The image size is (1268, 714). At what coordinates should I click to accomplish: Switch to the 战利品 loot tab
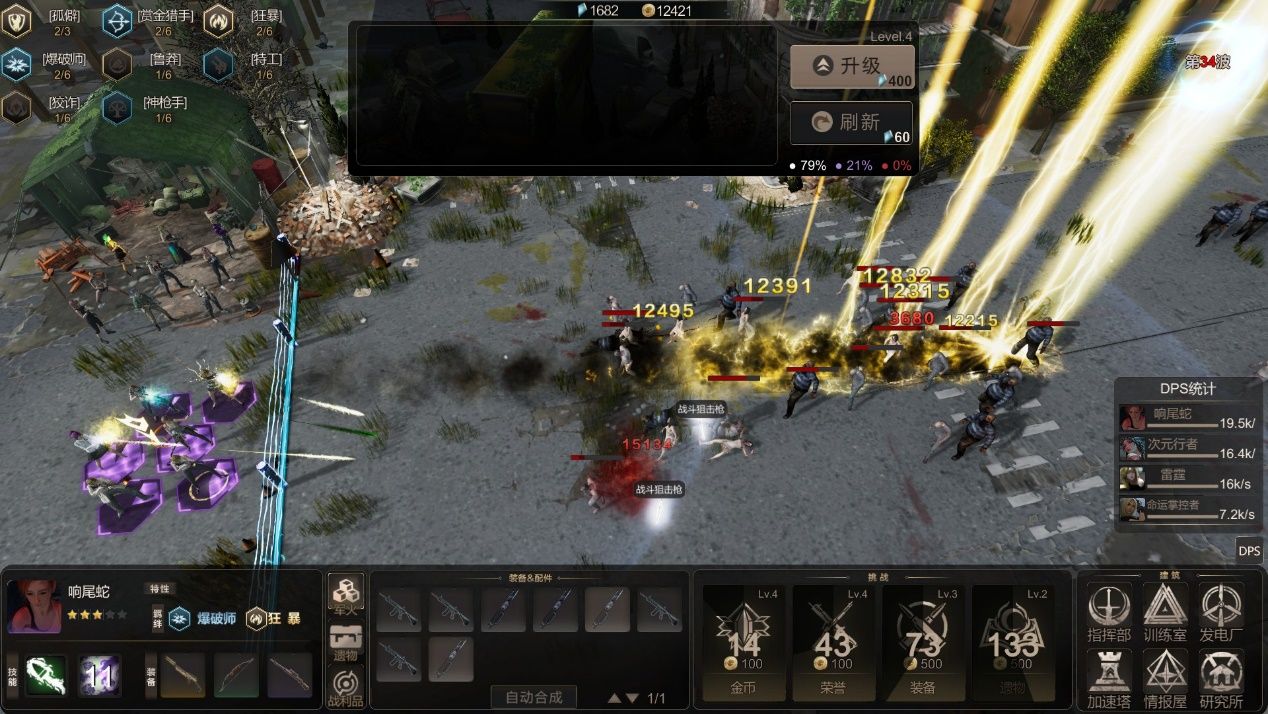346,684
